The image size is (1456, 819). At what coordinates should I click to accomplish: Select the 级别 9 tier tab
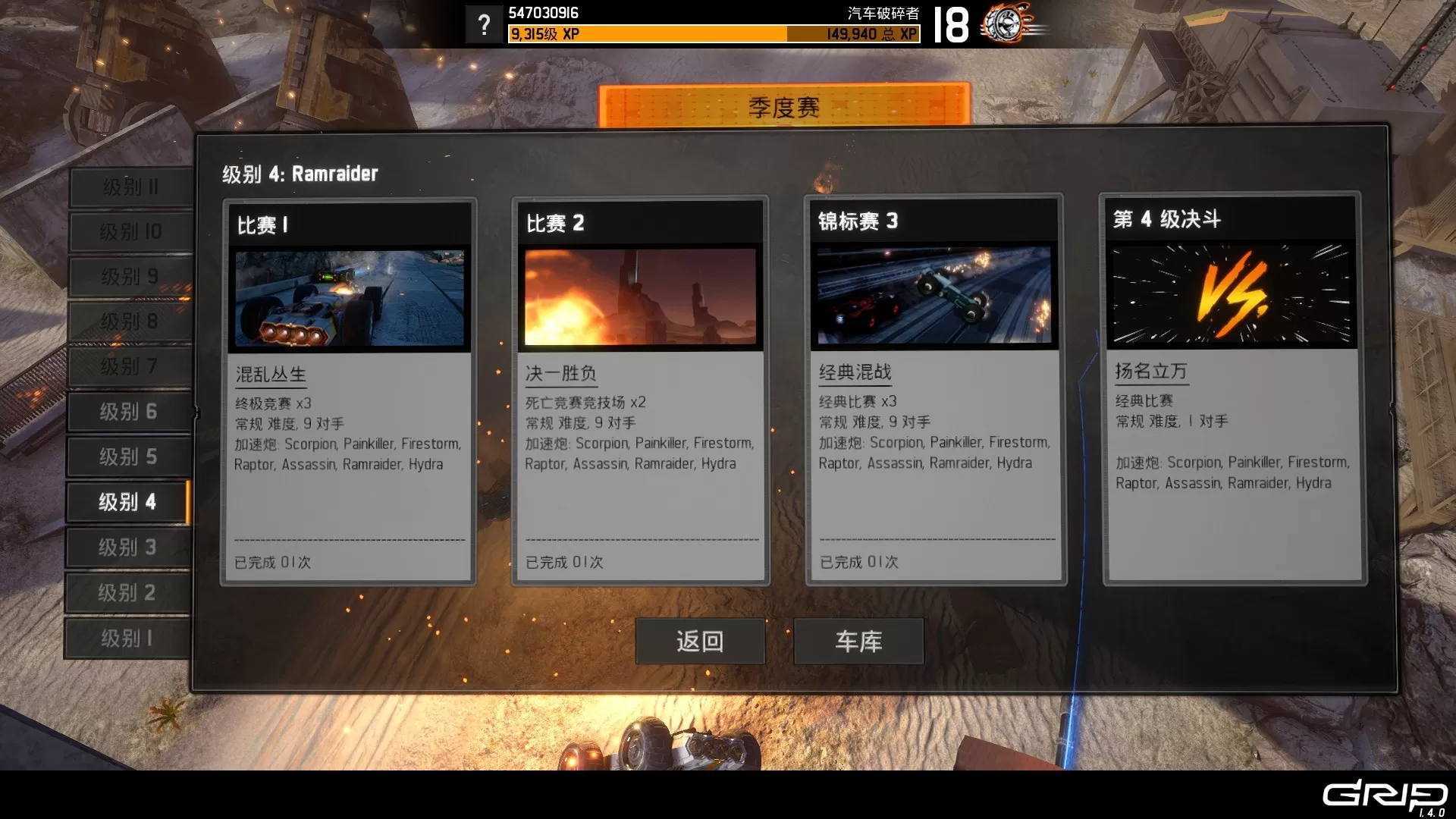pyautogui.click(x=130, y=277)
